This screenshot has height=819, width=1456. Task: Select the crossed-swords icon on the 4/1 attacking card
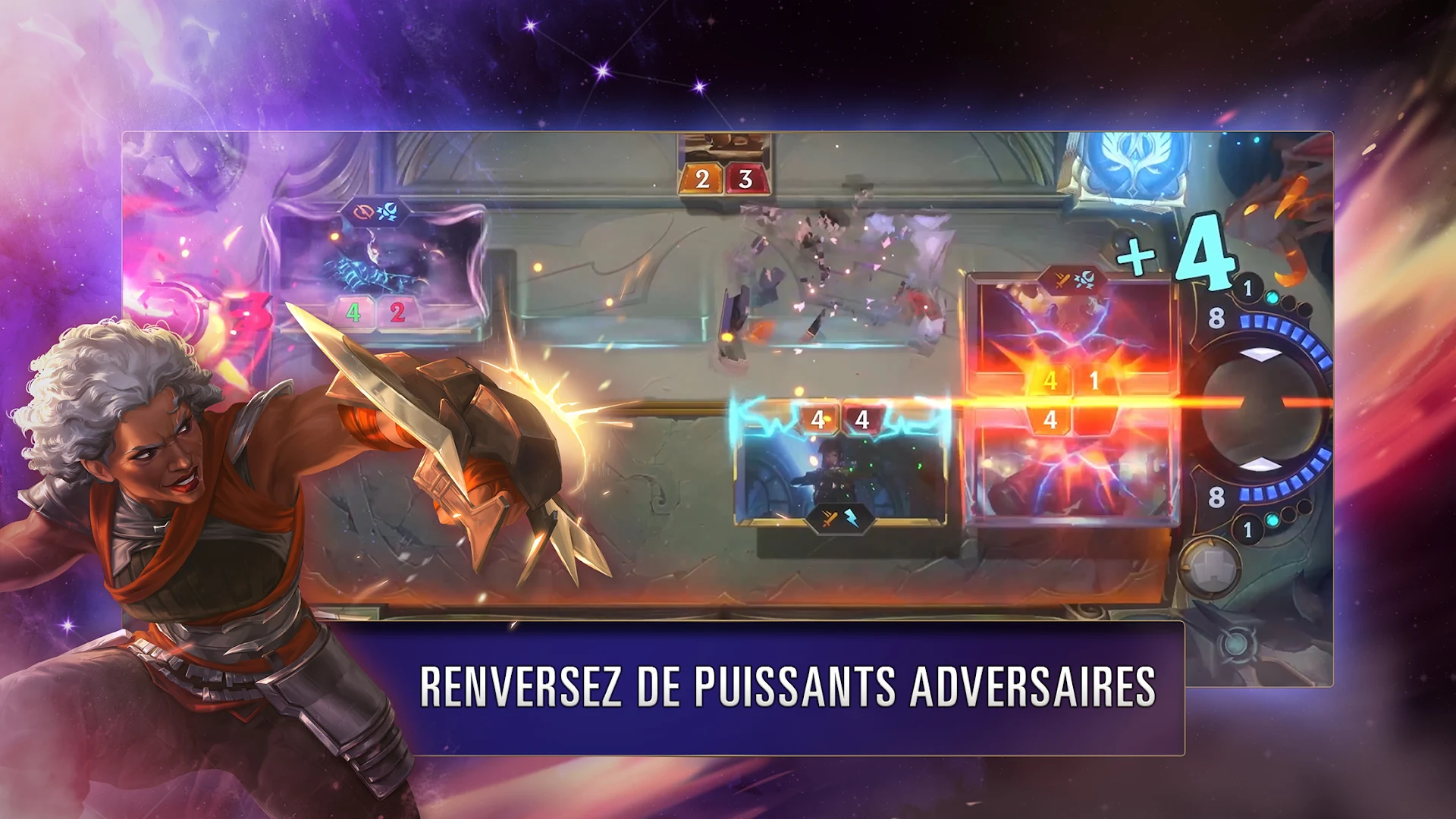click(1062, 281)
